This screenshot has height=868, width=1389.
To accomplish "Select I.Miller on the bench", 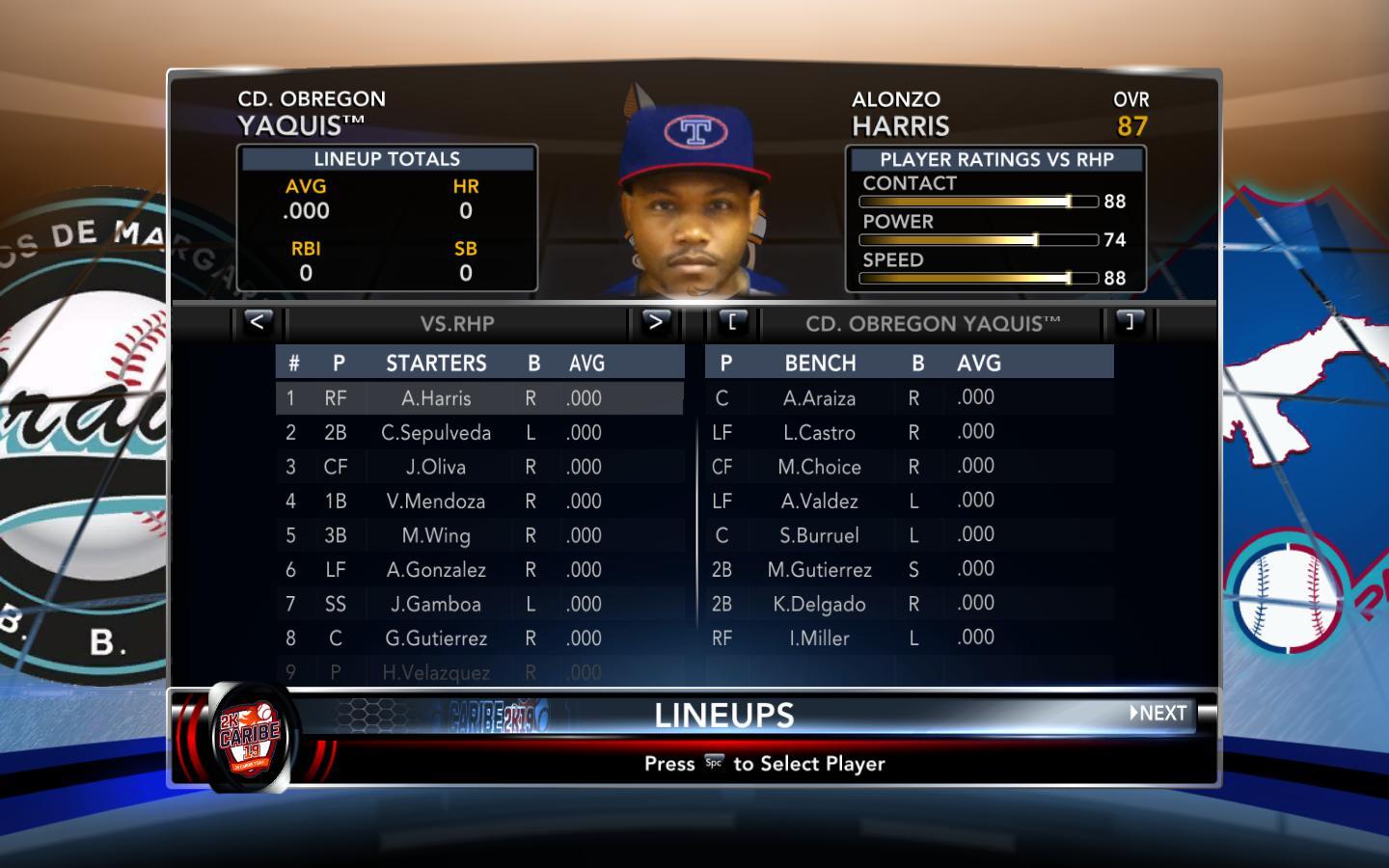I will (x=819, y=638).
